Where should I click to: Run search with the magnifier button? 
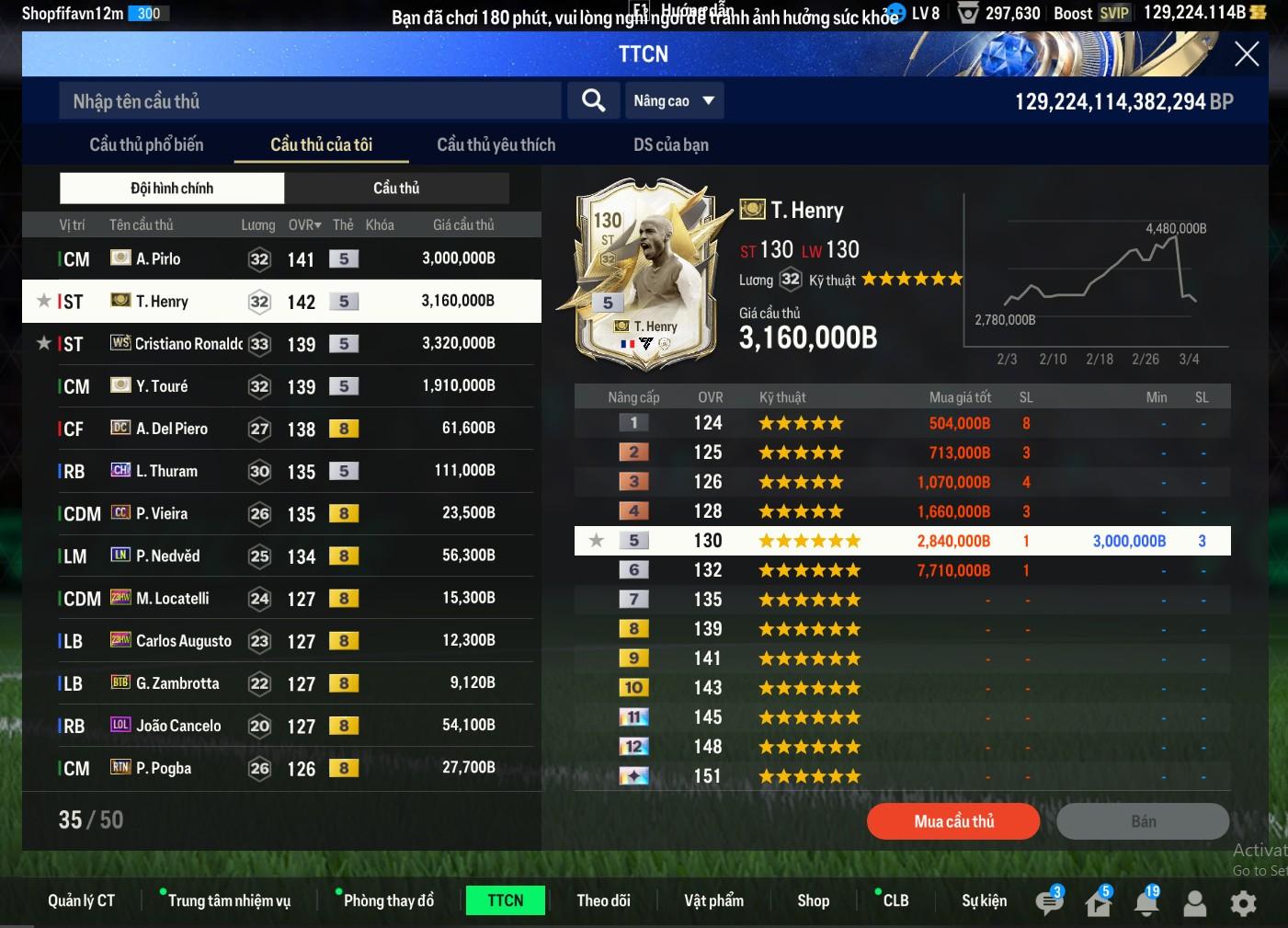[594, 101]
